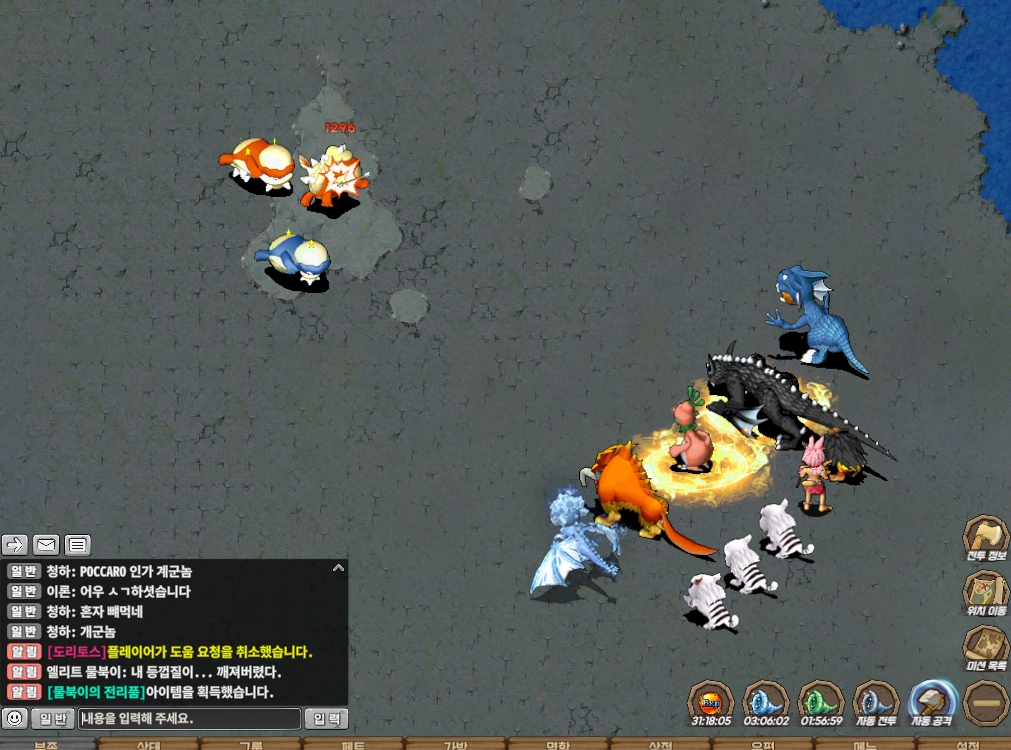
Task: Select the blue horn buff with 03:06:02 timer
Action: tap(767, 702)
